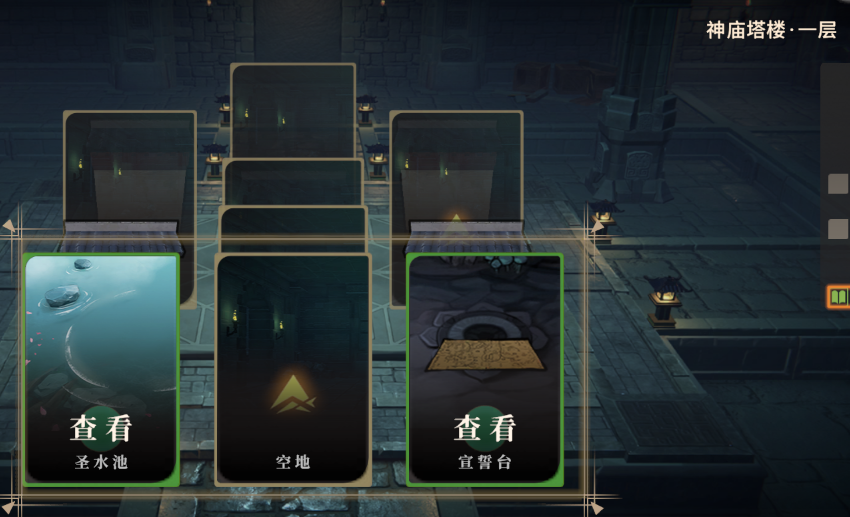Select the 宣誓台 oath altar card
The height and width of the screenshot is (517, 850).
point(485,369)
